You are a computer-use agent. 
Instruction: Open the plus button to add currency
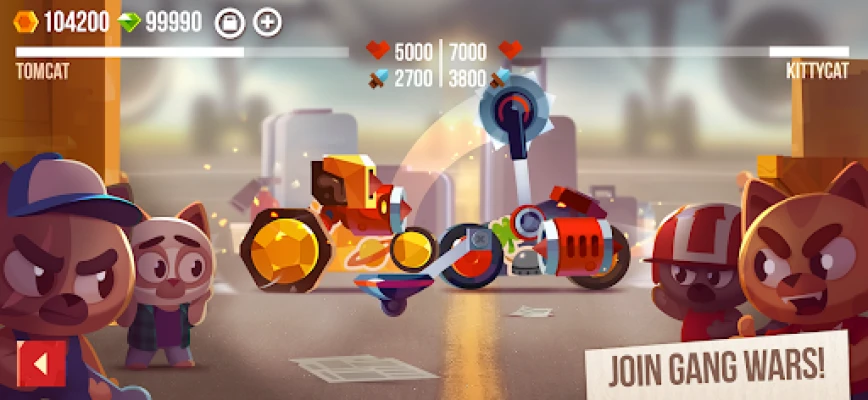click(267, 22)
